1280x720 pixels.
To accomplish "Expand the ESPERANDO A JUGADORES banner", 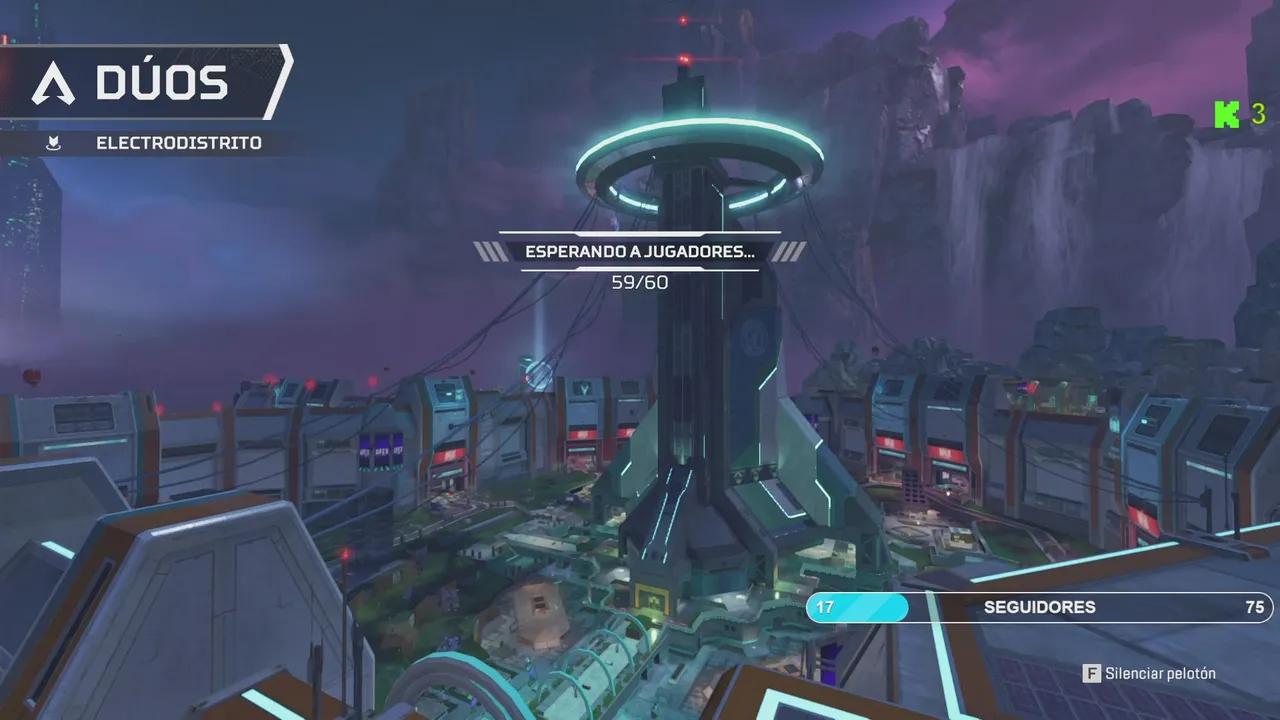I will click(640, 253).
